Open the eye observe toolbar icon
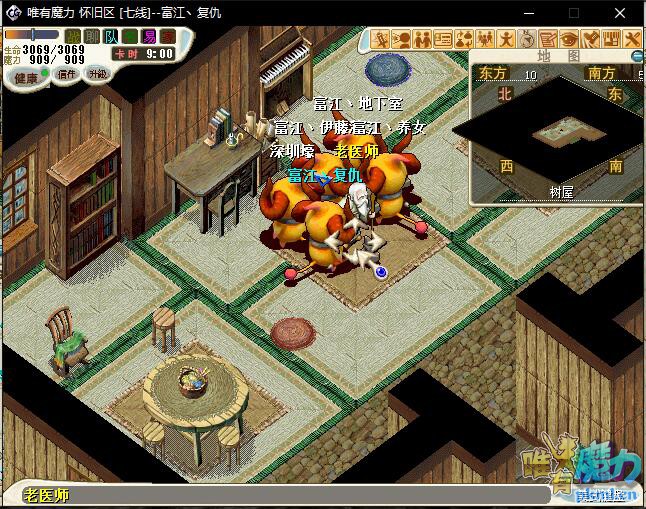 tap(569, 39)
